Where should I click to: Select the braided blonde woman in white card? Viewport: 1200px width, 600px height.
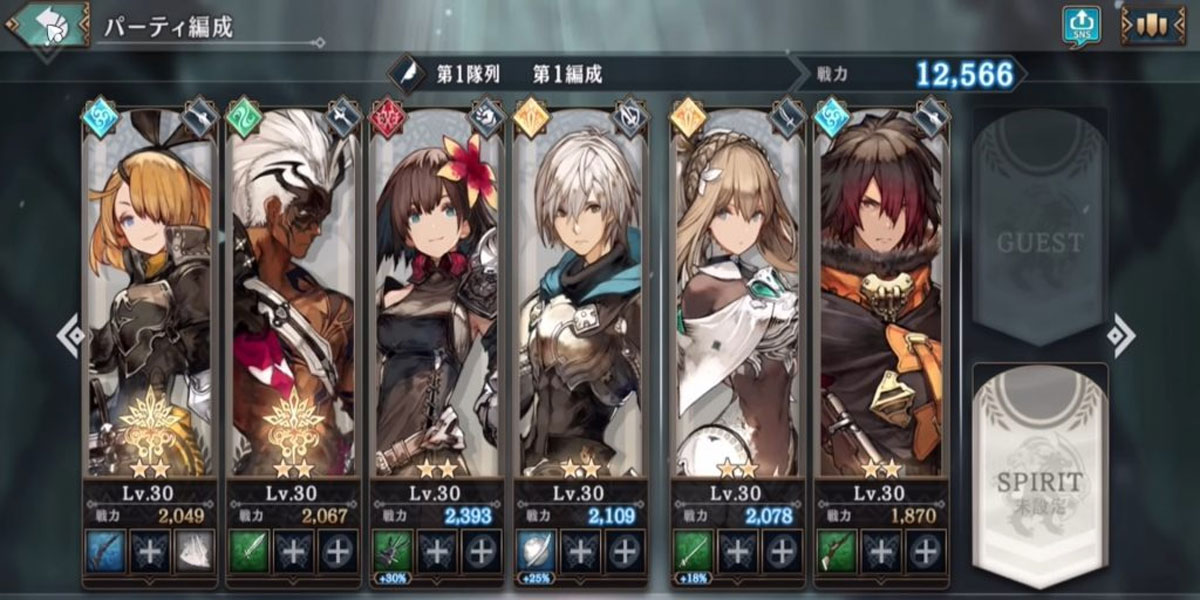736,300
